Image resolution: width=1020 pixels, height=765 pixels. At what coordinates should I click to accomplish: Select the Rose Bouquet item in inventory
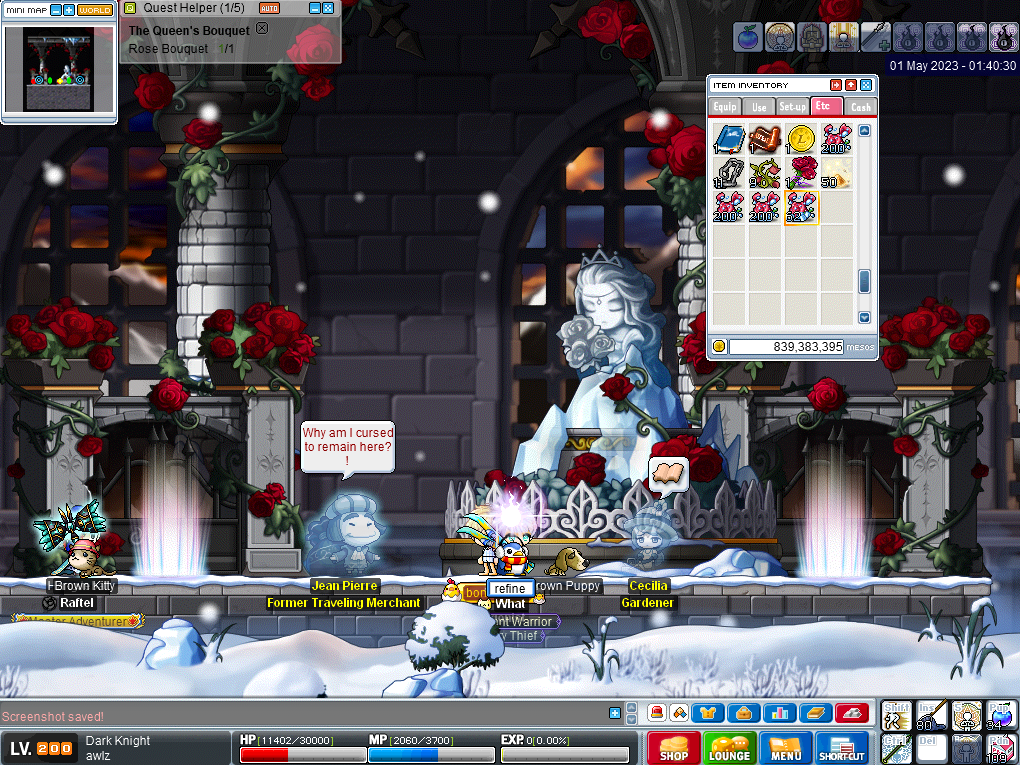pyautogui.click(x=802, y=173)
